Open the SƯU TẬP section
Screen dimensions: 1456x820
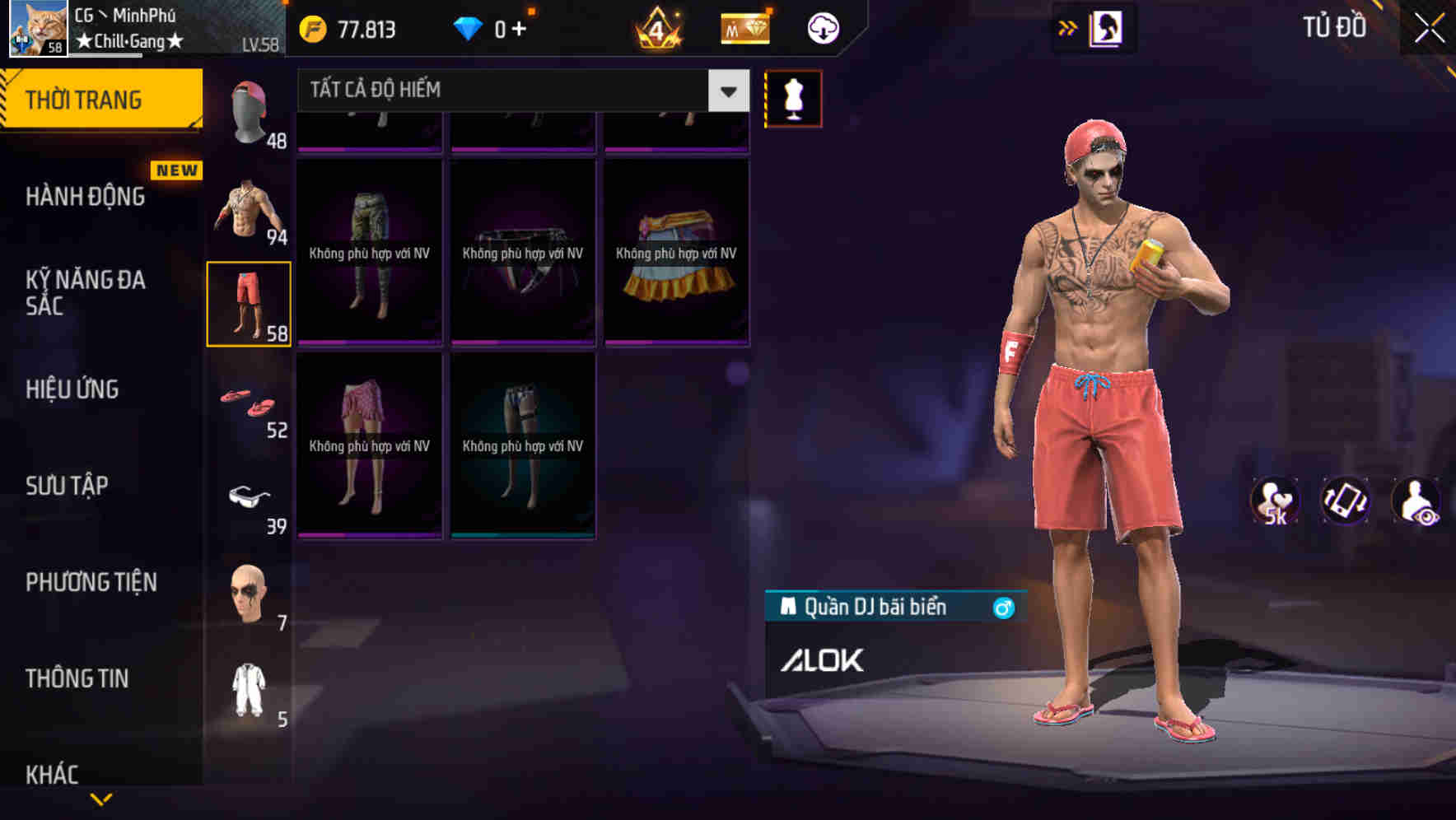click(69, 486)
